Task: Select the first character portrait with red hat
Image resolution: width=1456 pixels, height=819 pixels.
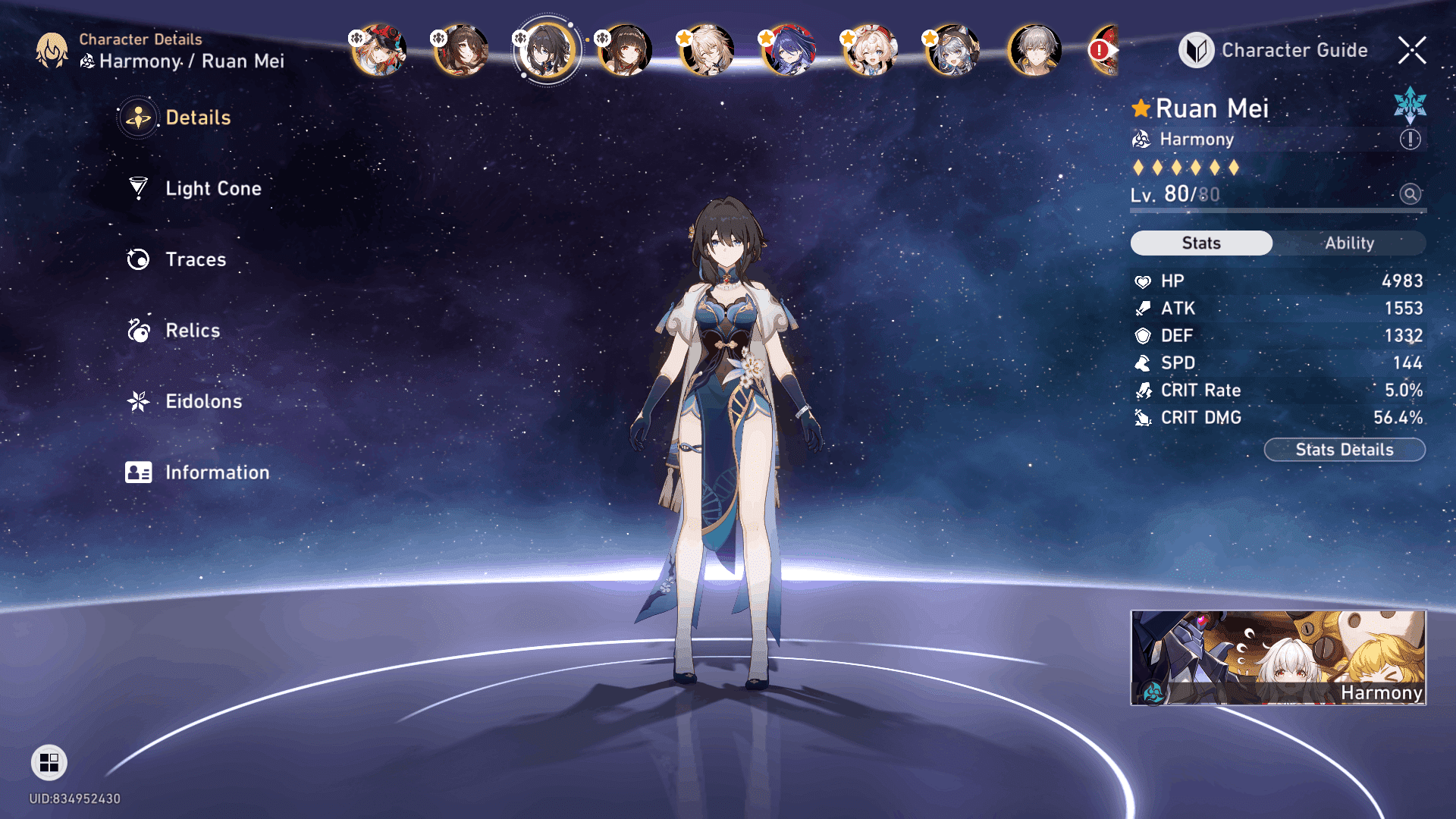Action: [x=379, y=51]
